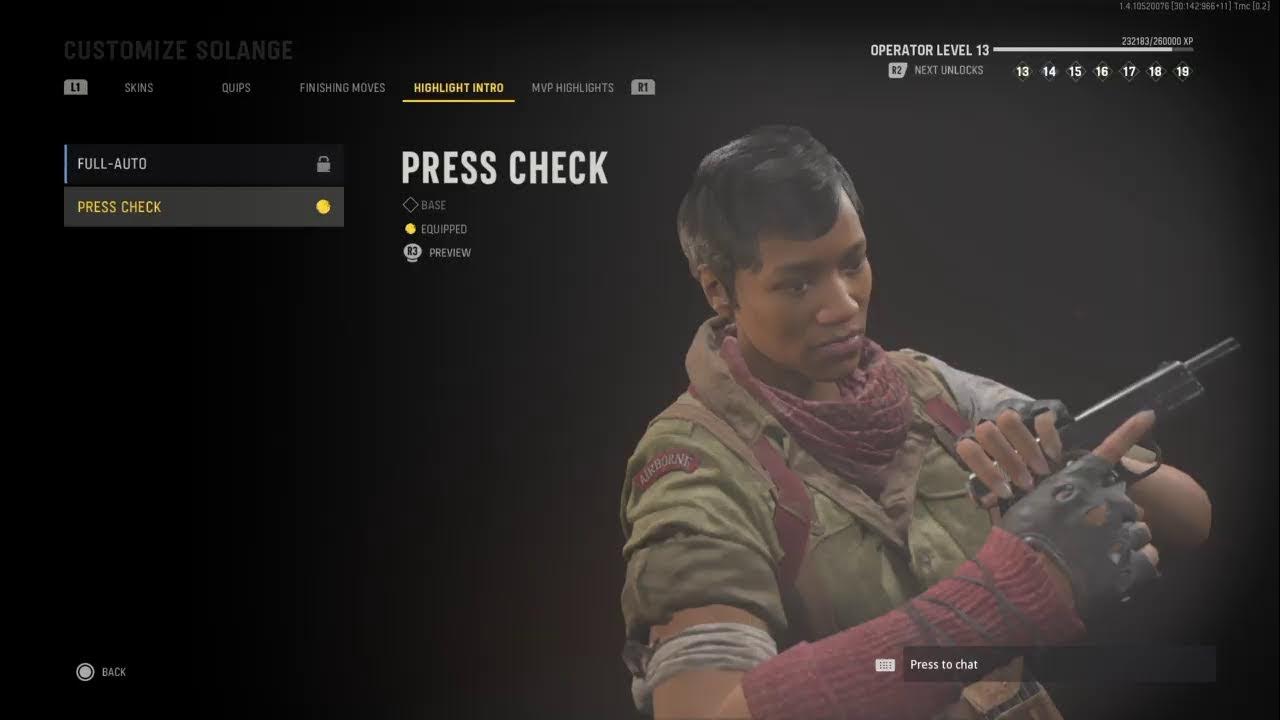Open the MVP Highlights tab
Image resolution: width=1280 pixels, height=720 pixels.
tap(572, 87)
